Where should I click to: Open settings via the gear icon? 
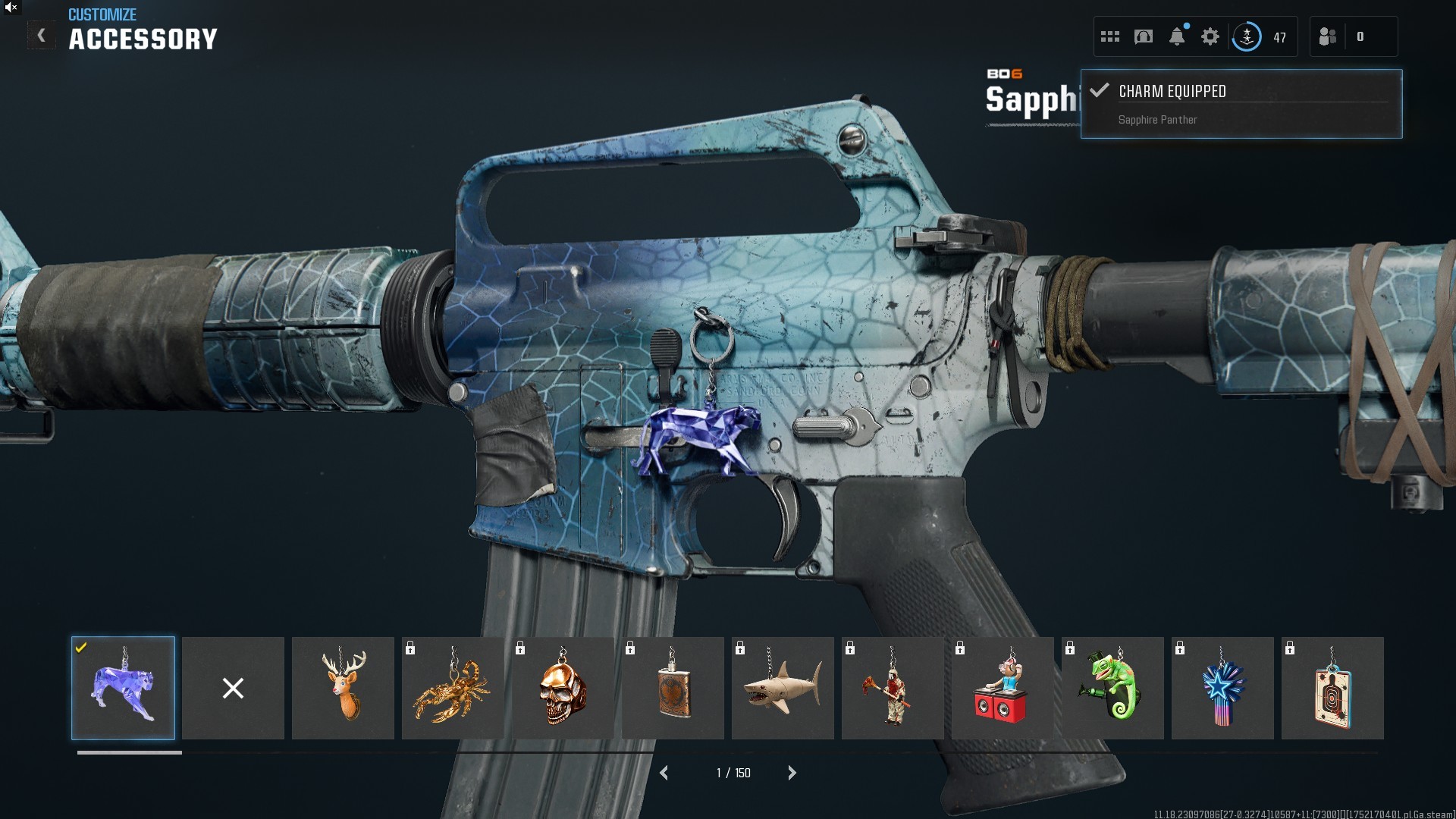[1210, 36]
